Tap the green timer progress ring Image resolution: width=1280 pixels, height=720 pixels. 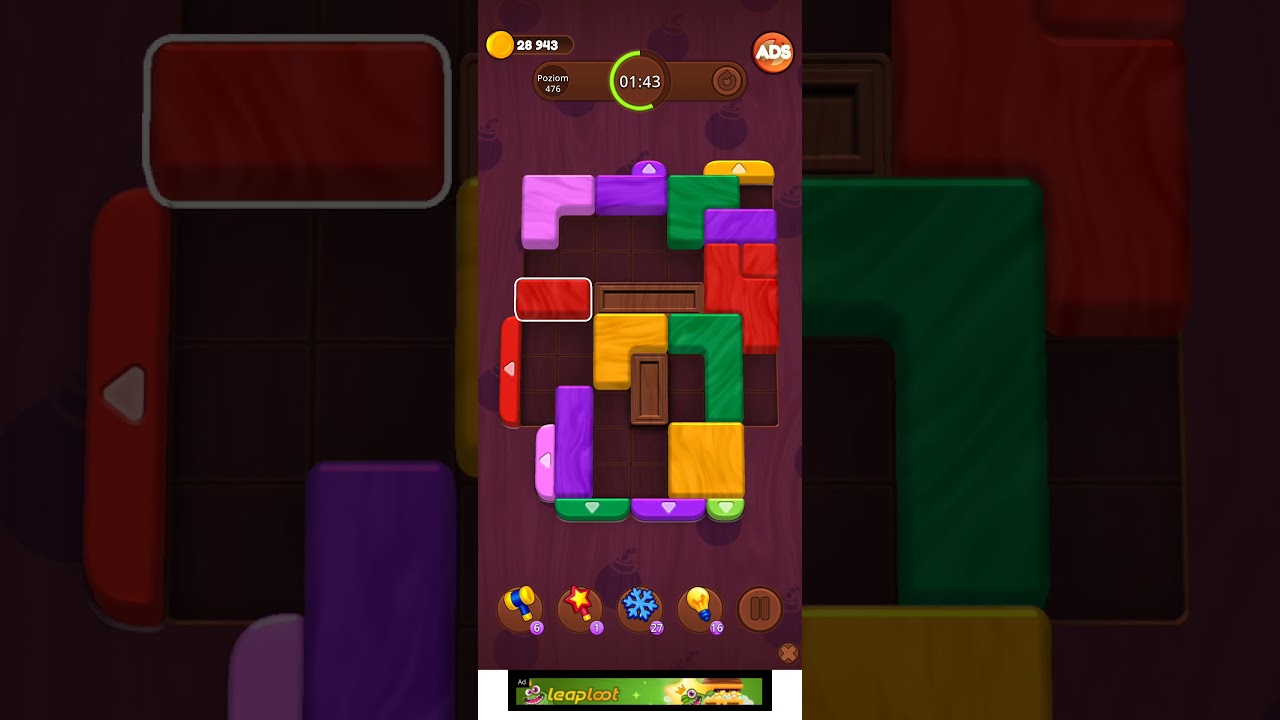pyautogui.click(x=640, y=81)
